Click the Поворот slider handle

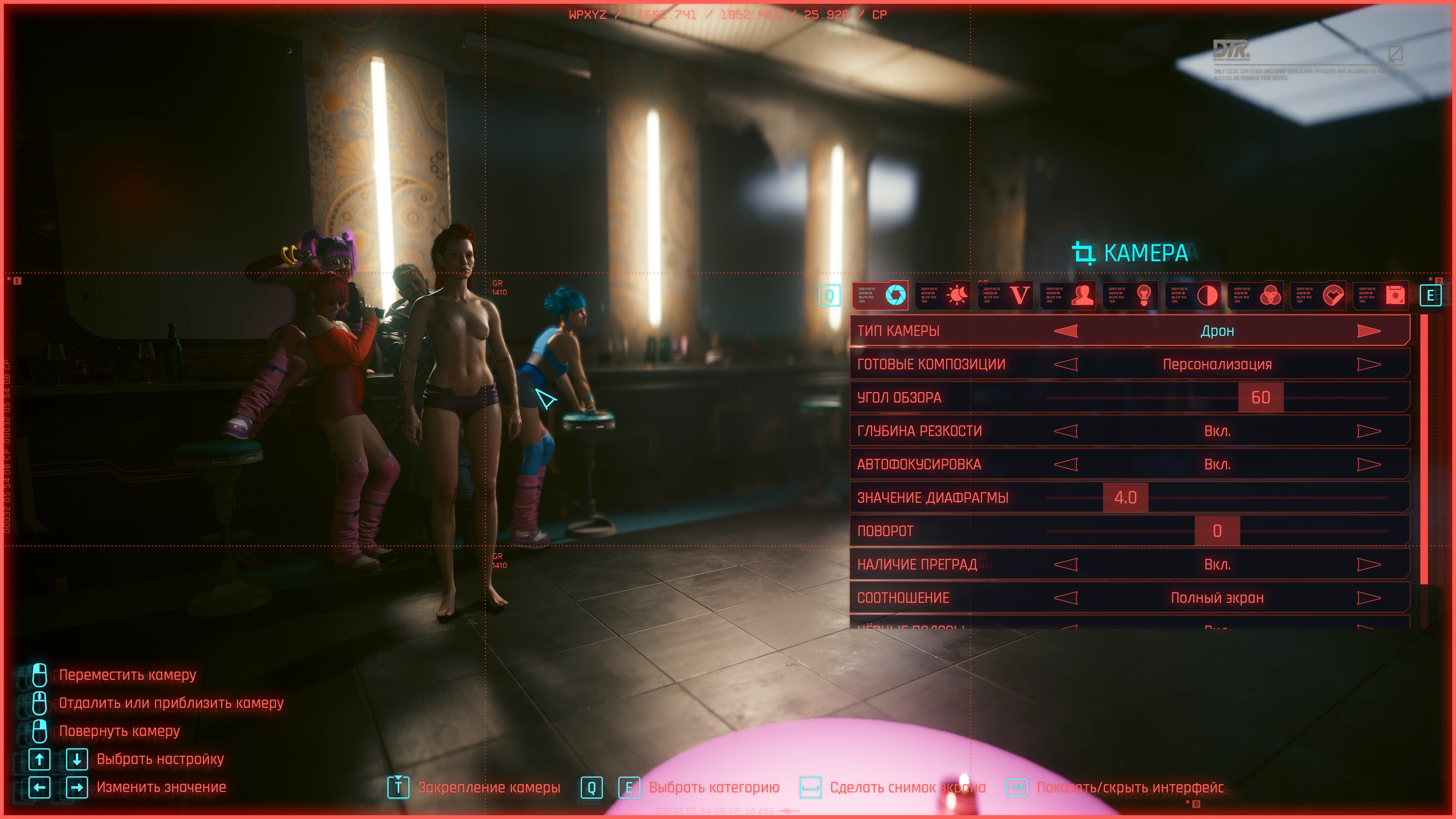(x=1217, y=531)
